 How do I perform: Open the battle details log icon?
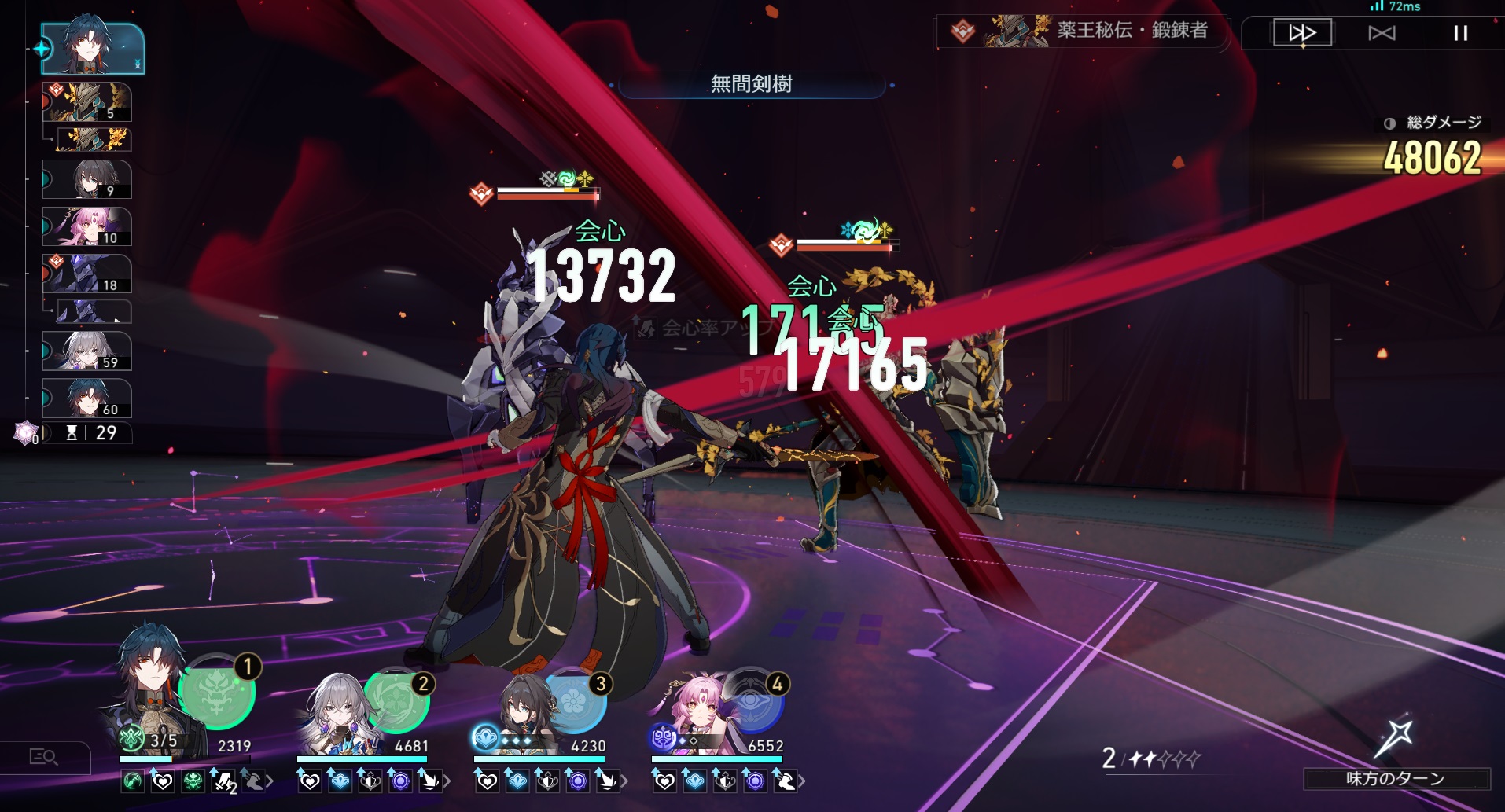tap(43, 757)
